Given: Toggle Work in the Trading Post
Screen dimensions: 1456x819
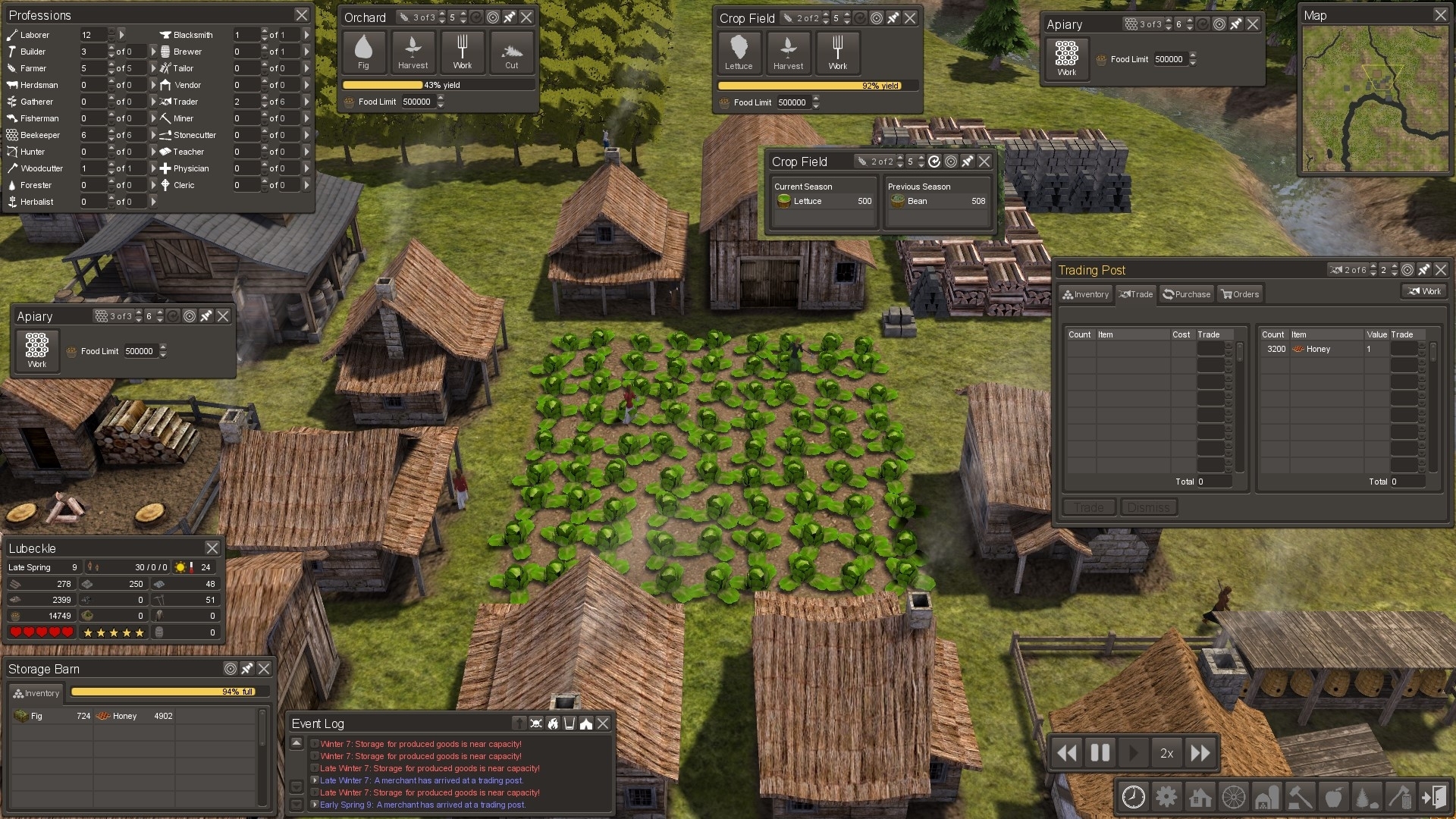Looking at the screenshot, I should pyautogui.click(x=1424, y=291).
